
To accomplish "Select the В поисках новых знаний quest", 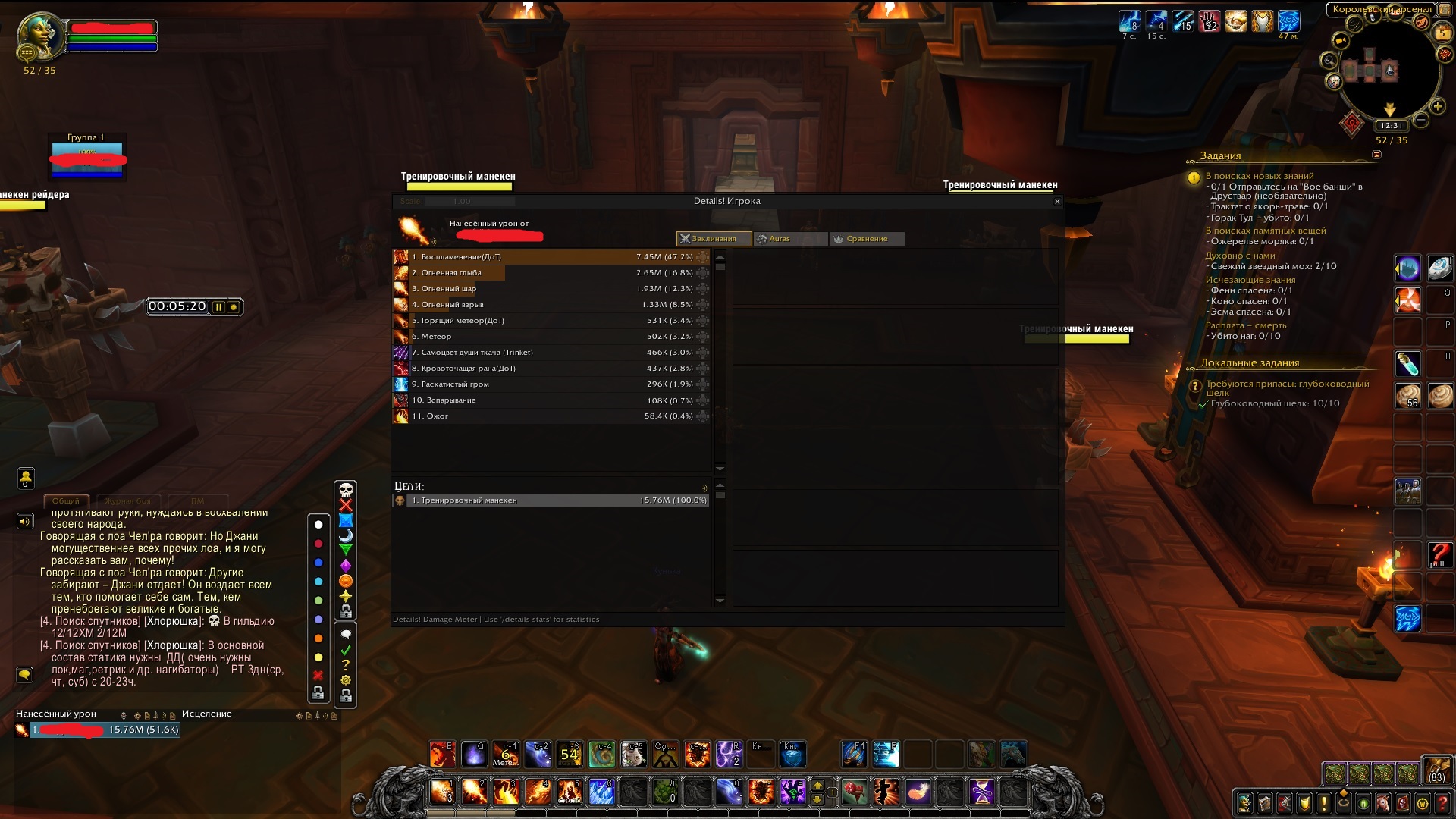I will point(1259,176).
